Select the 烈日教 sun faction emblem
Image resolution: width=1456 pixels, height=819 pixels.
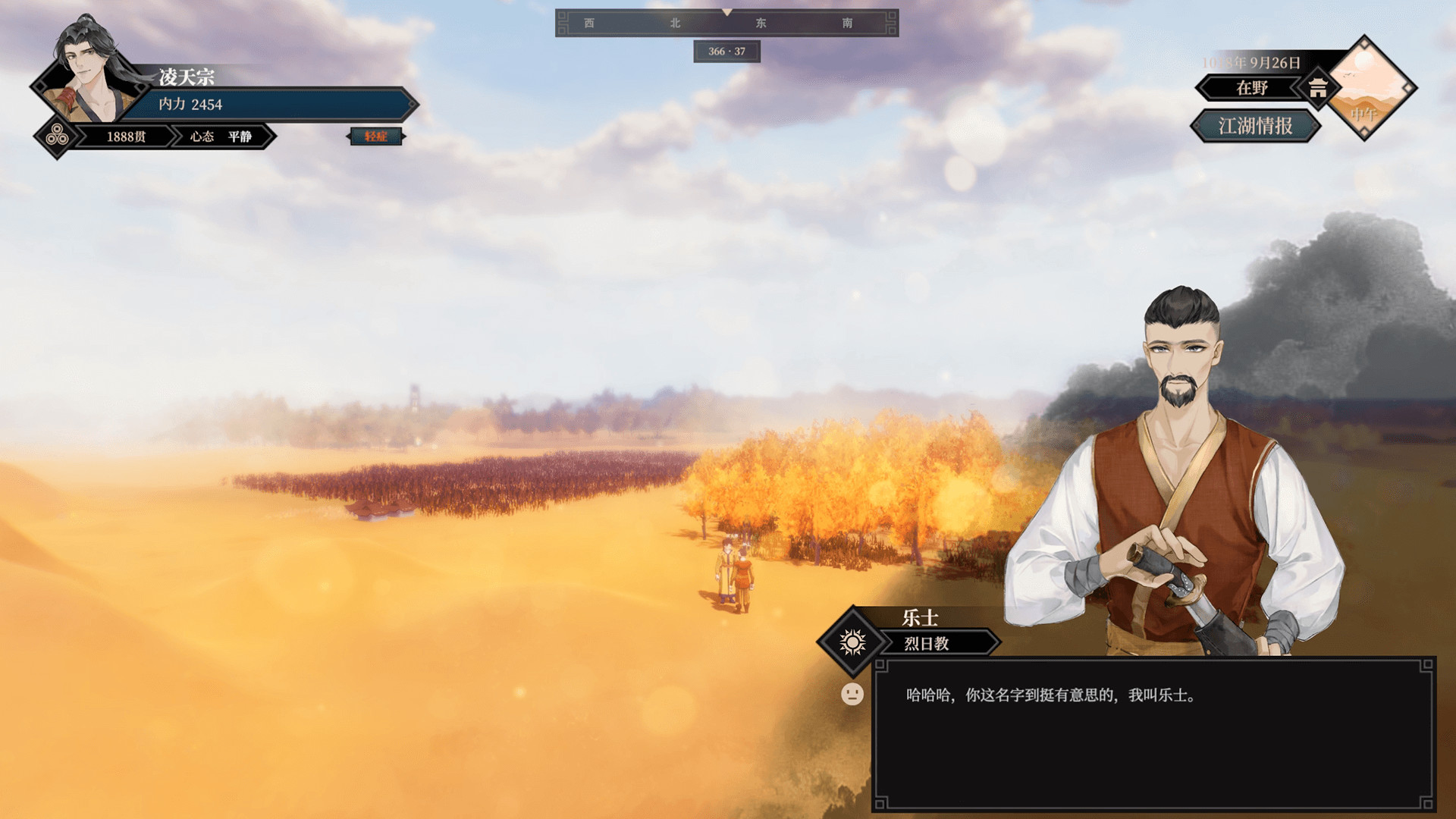point(852,642)
